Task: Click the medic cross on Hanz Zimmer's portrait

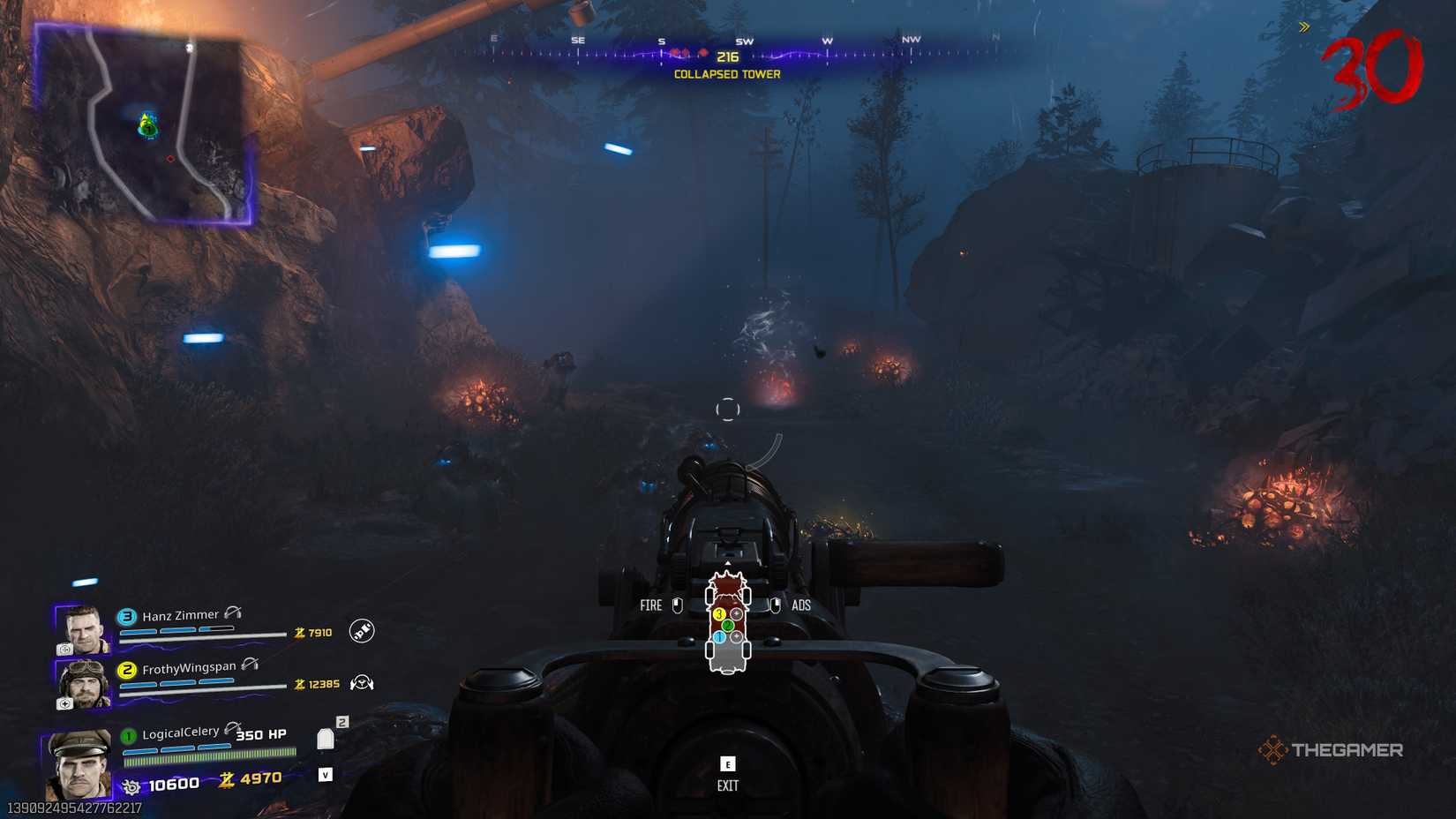Action: coord(65,650)
